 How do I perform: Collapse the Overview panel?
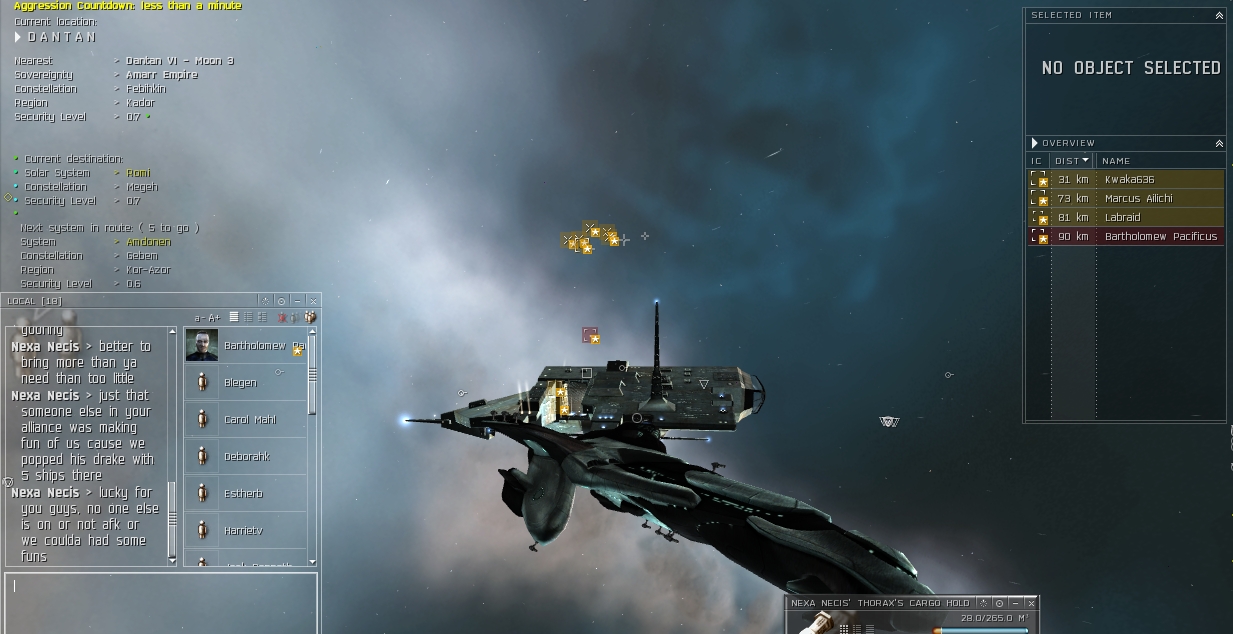point(1219,144)
